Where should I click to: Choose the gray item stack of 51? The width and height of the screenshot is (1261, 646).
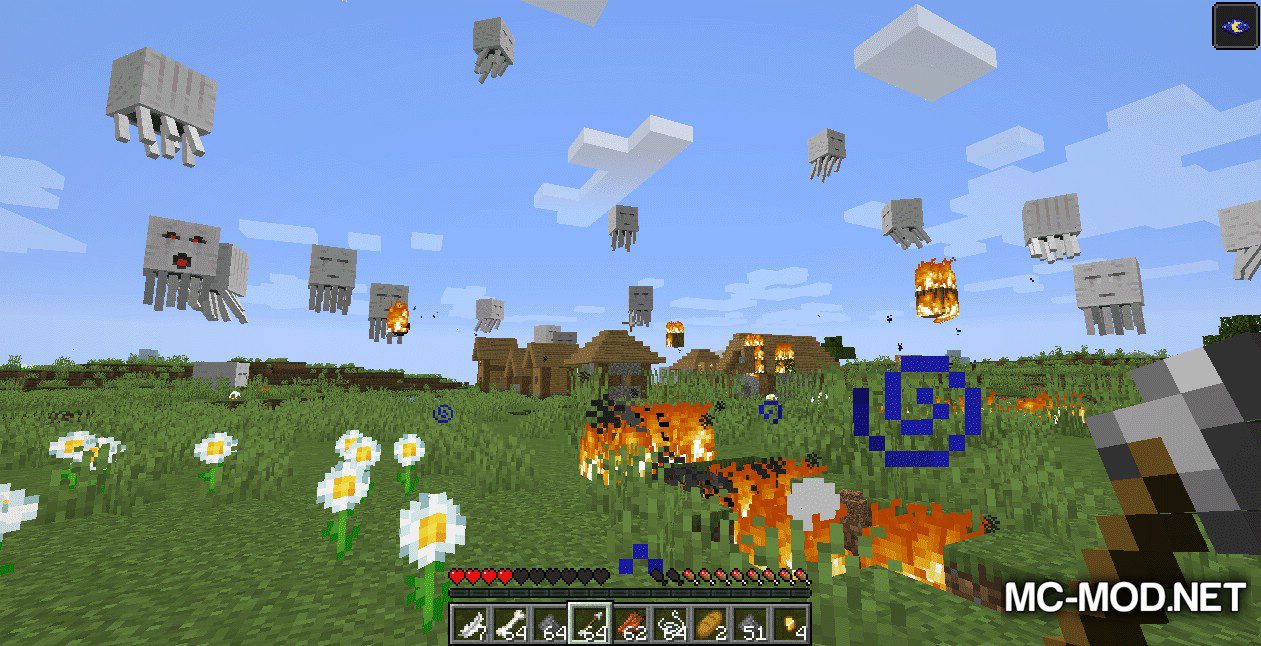coord(749,624)
